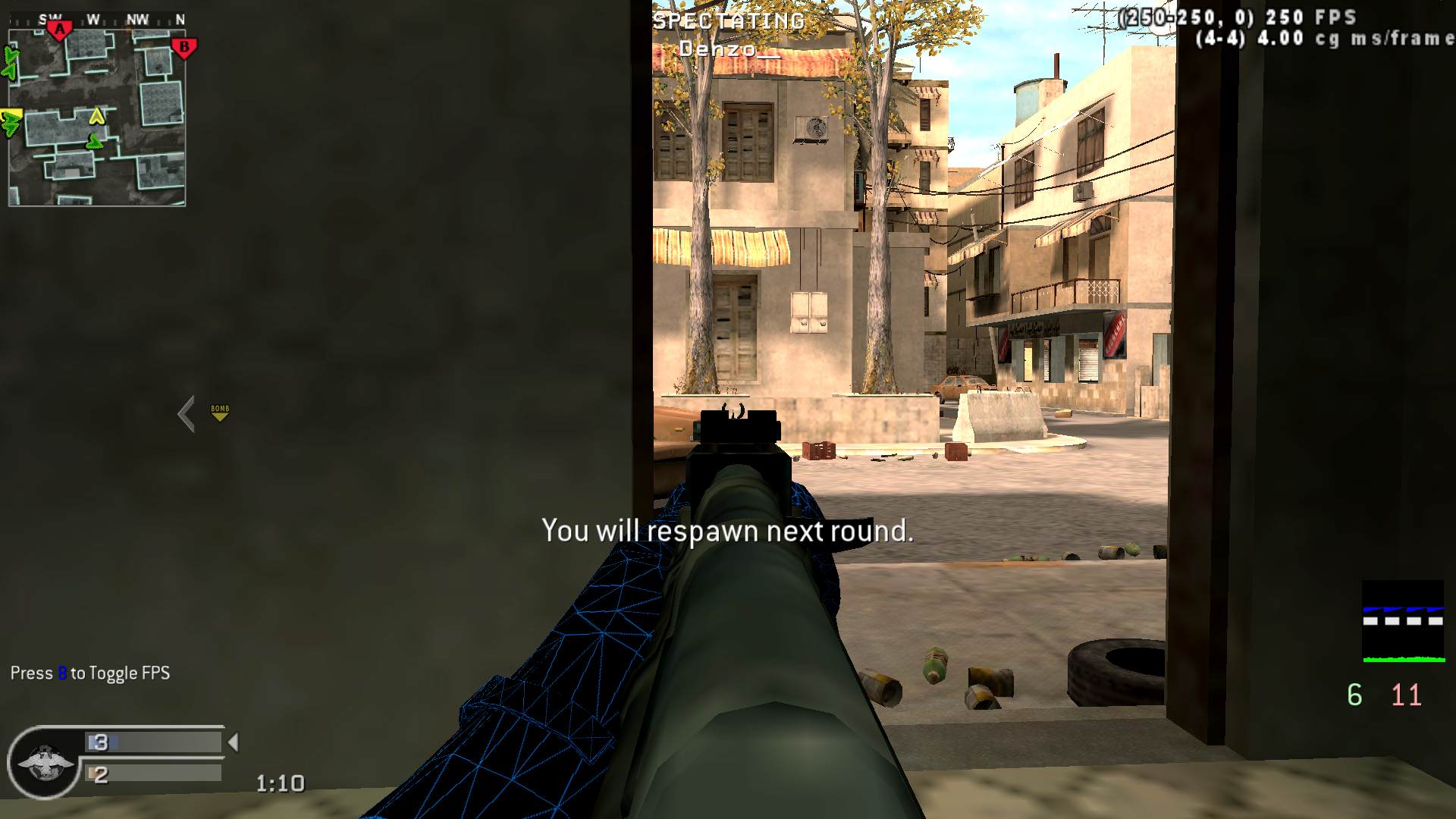
Task: Click the minimap
Action: pyautogui.click(x=97, y=117)
